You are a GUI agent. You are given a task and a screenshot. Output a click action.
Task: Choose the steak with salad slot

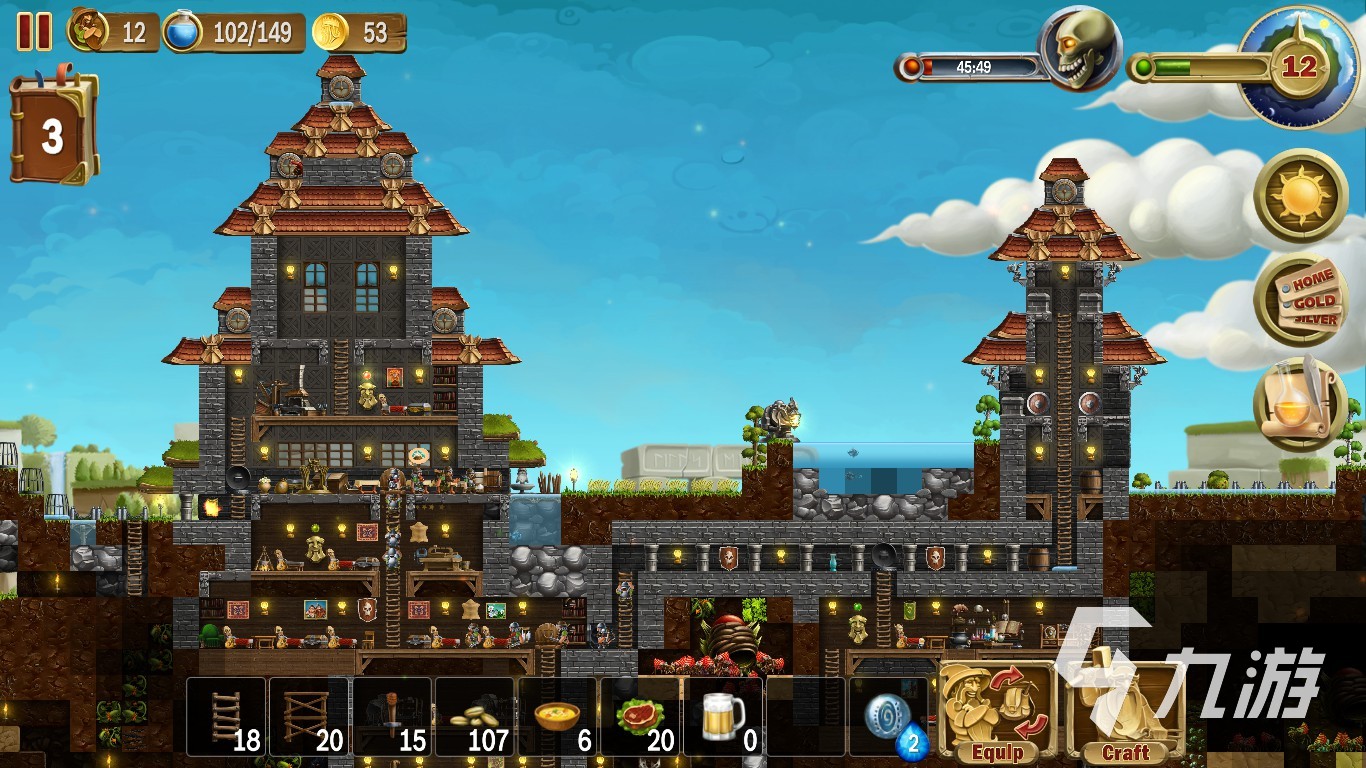pyautogui.click(x=641, y=716)
